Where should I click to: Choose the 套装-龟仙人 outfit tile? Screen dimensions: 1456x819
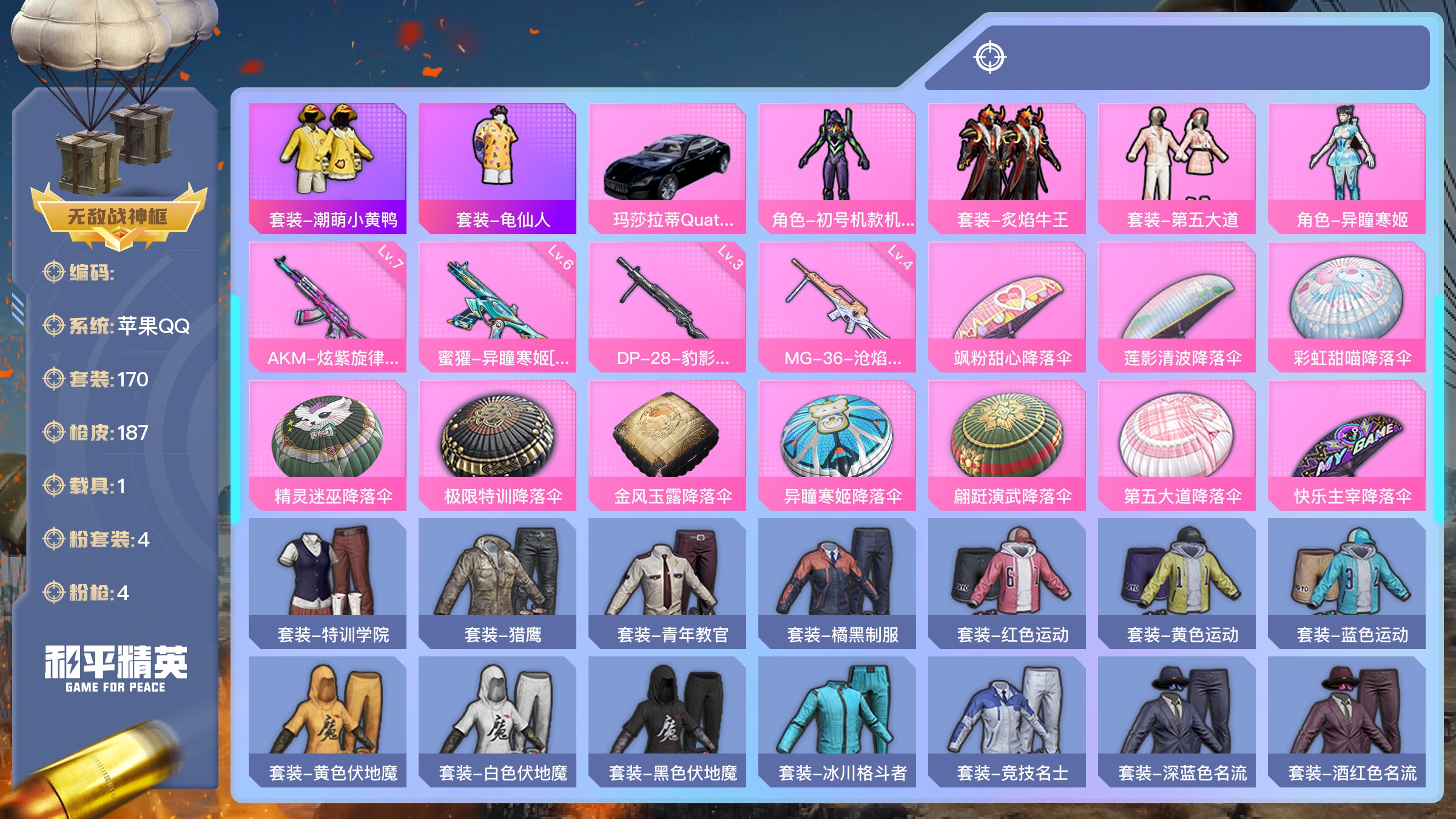point(497,168)
